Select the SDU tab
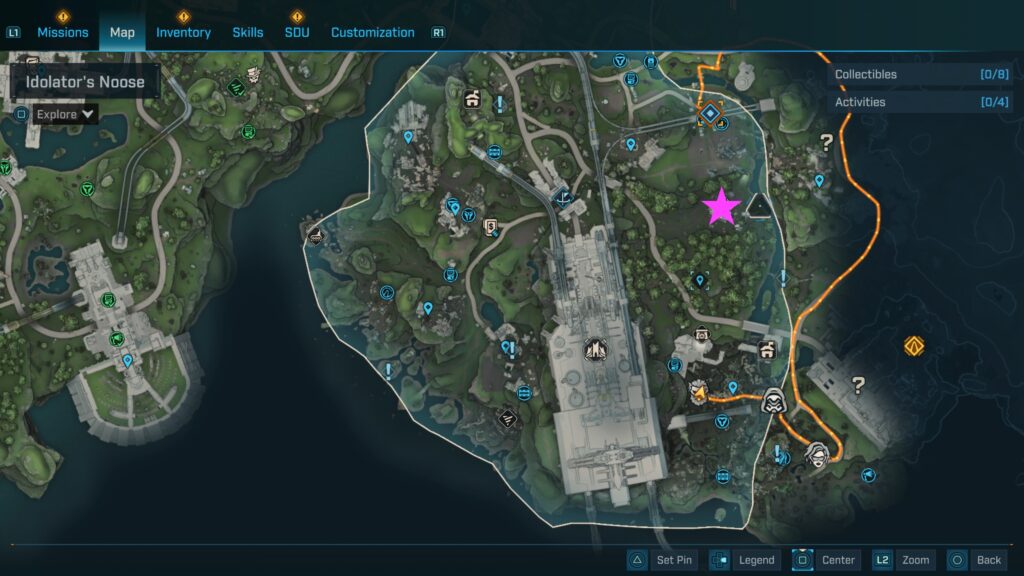This screenshot has height=576, width=1024. (297, 32)
